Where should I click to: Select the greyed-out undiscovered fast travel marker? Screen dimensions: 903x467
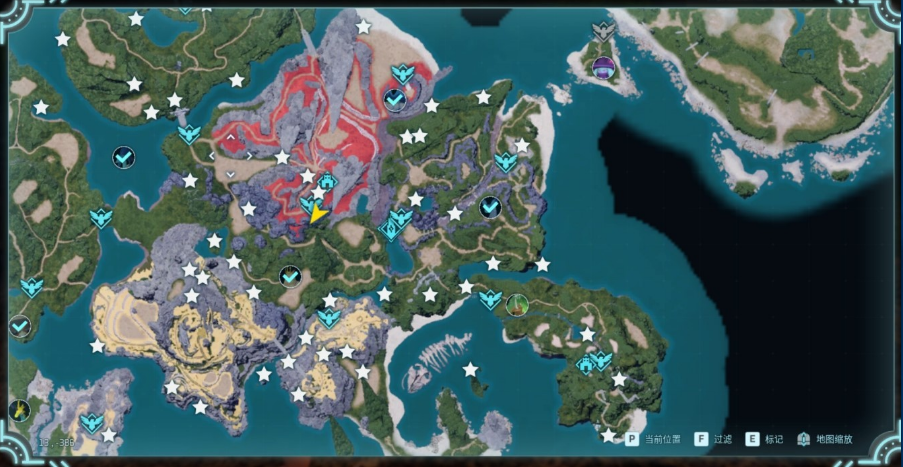click(602, 32)
